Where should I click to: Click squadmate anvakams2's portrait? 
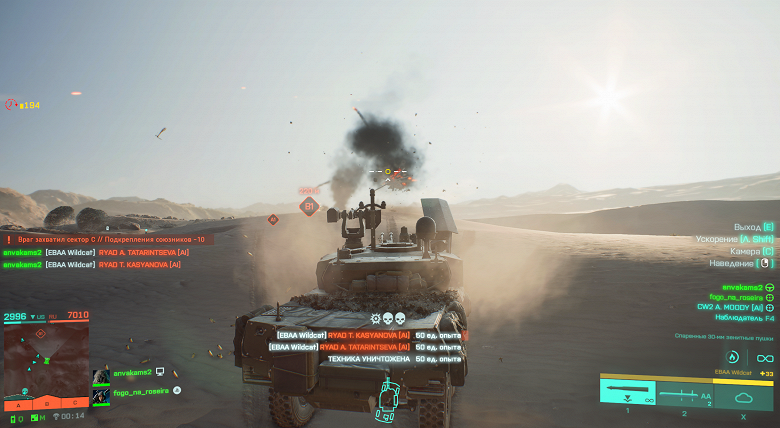[101, 376]
